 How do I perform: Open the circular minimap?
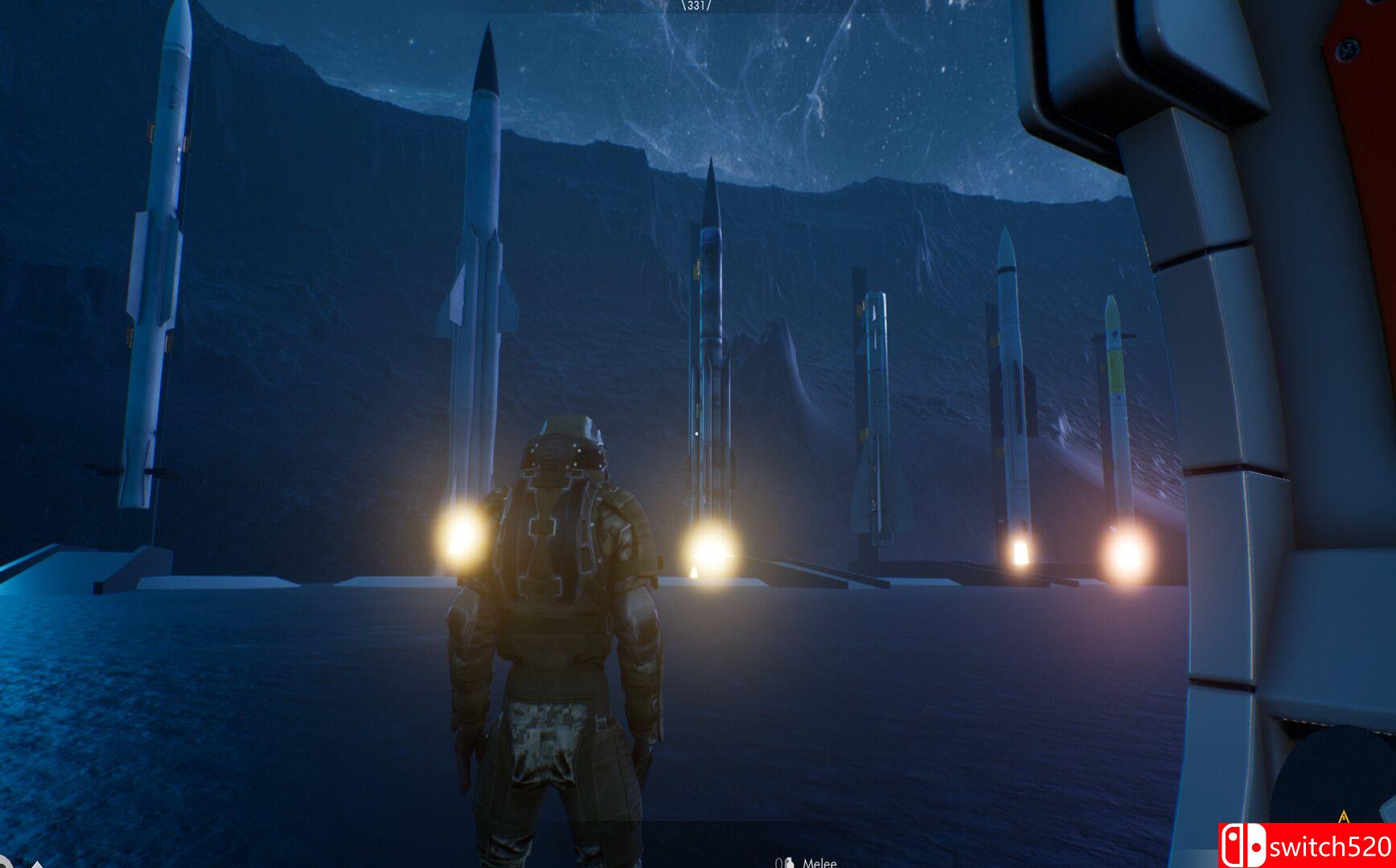pyautogui.click(x=1336, y=776)
